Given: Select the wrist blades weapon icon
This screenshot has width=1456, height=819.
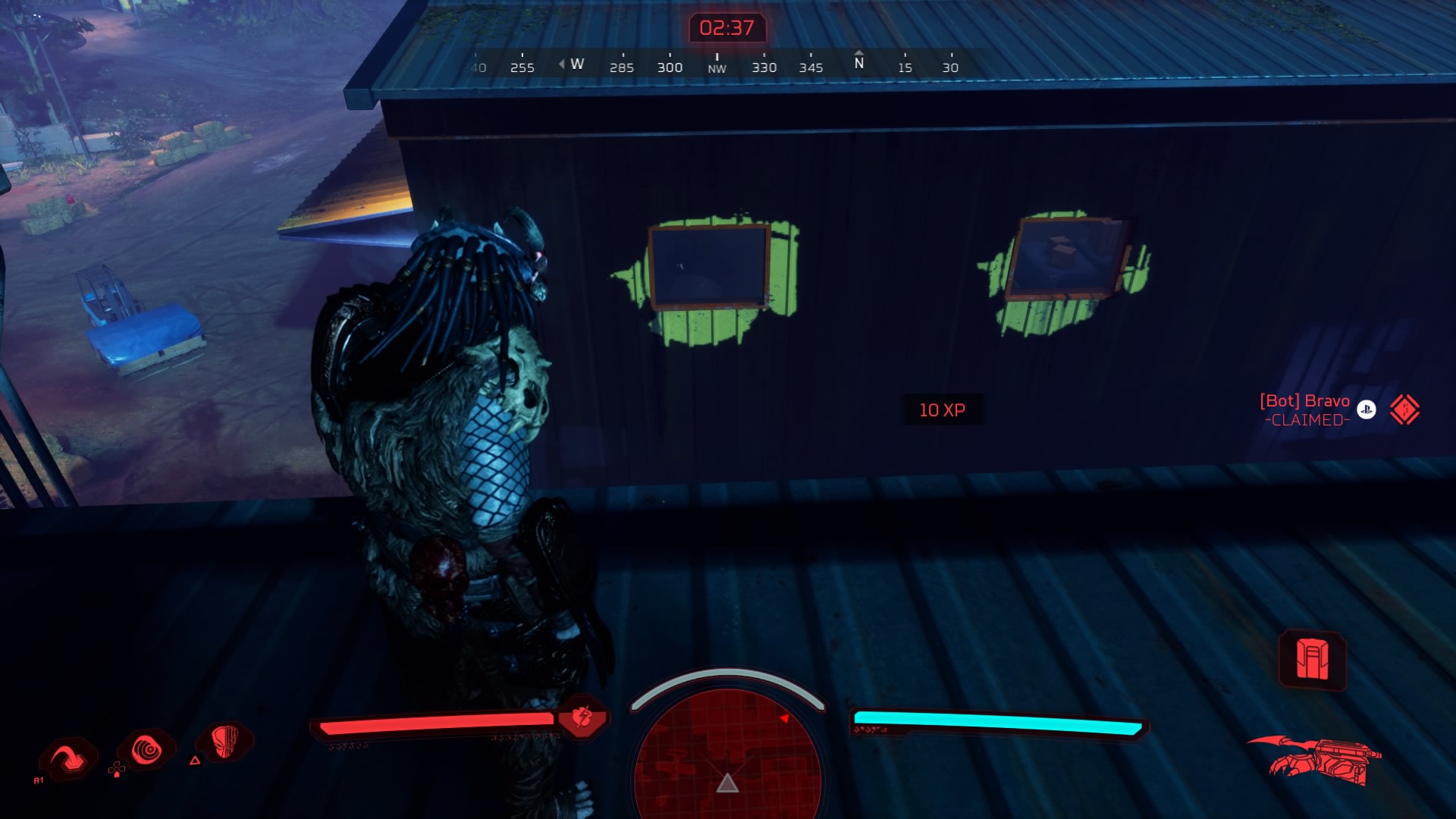Looking at the screenshot, I should tap(1316, 759).
